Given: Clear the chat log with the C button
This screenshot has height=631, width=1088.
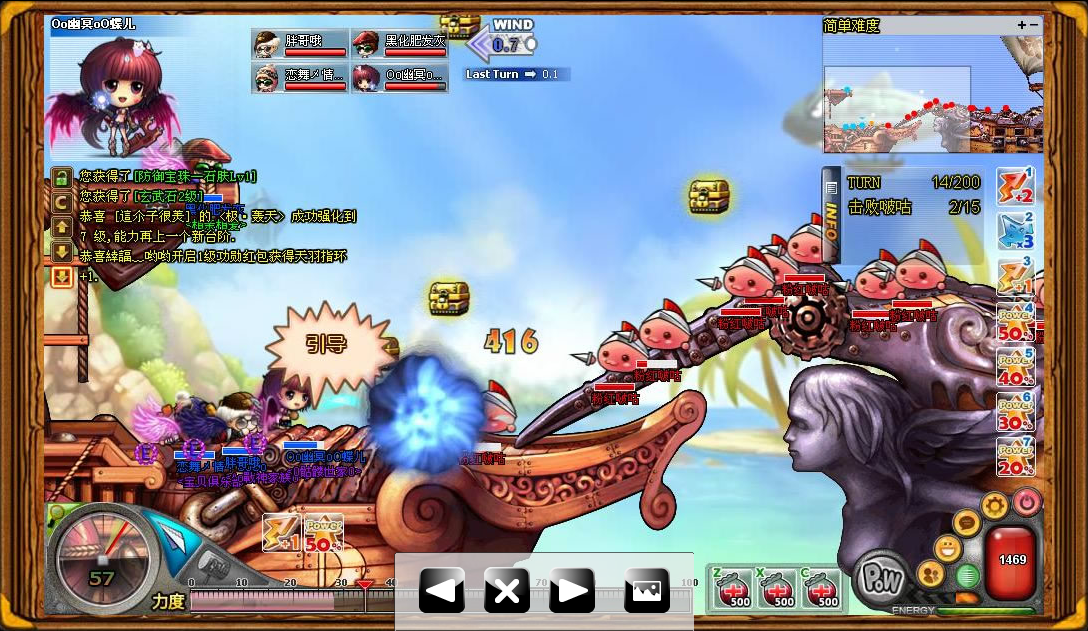Looking at the screenshot, I should pyautogui.click(x=62, y=202).
